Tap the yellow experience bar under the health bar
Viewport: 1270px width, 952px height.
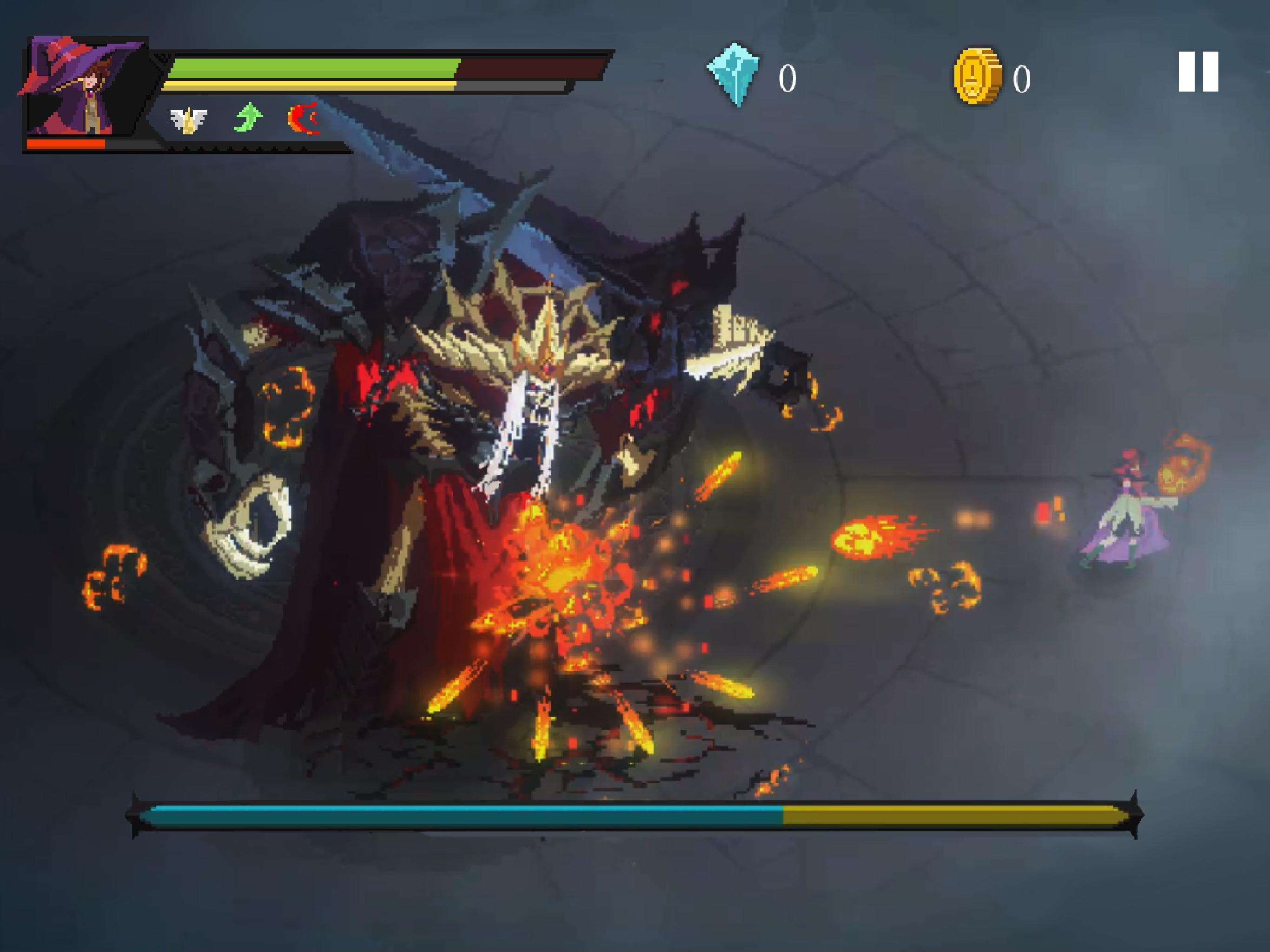tap(310, 86)
